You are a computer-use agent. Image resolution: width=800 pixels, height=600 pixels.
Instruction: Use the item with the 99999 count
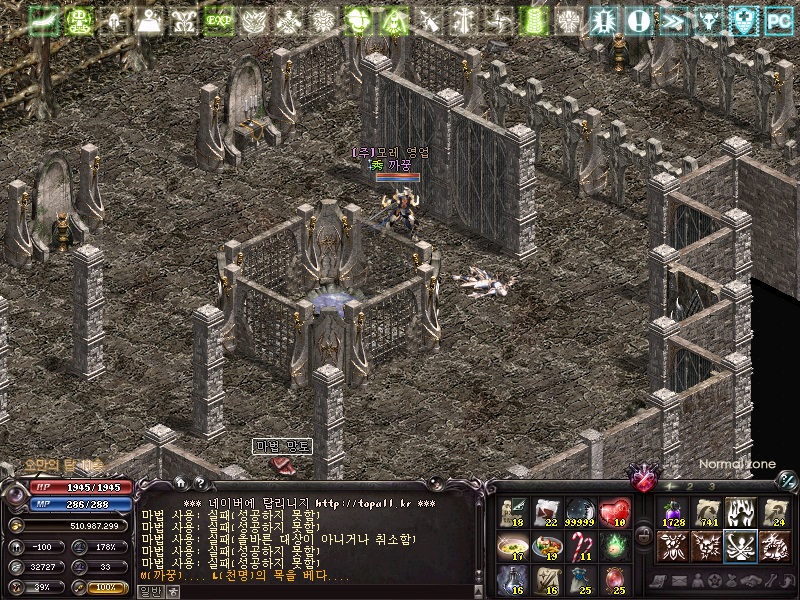click(581, 513)
